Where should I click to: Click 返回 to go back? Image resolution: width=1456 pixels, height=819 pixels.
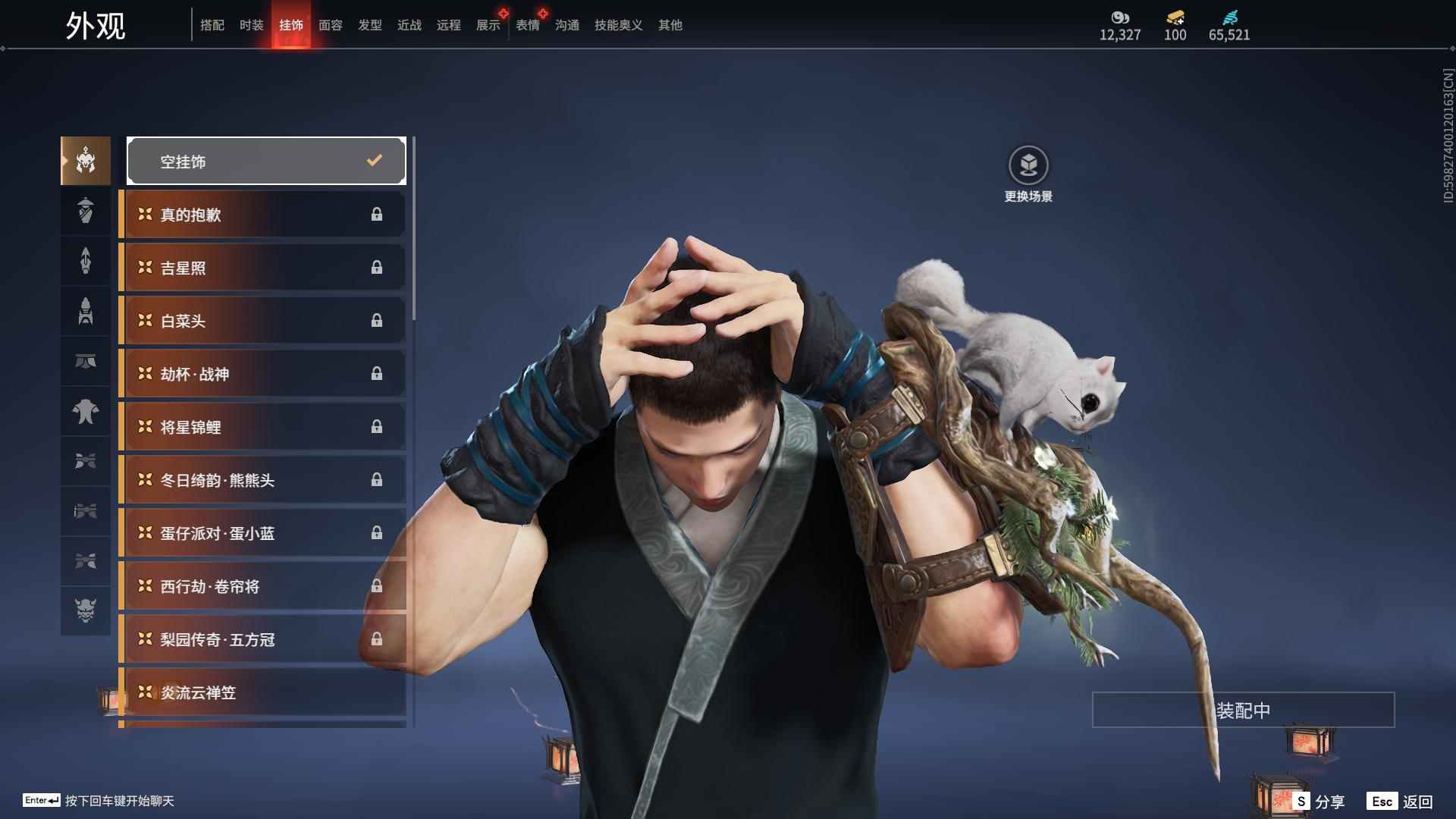click(1401, 802)
